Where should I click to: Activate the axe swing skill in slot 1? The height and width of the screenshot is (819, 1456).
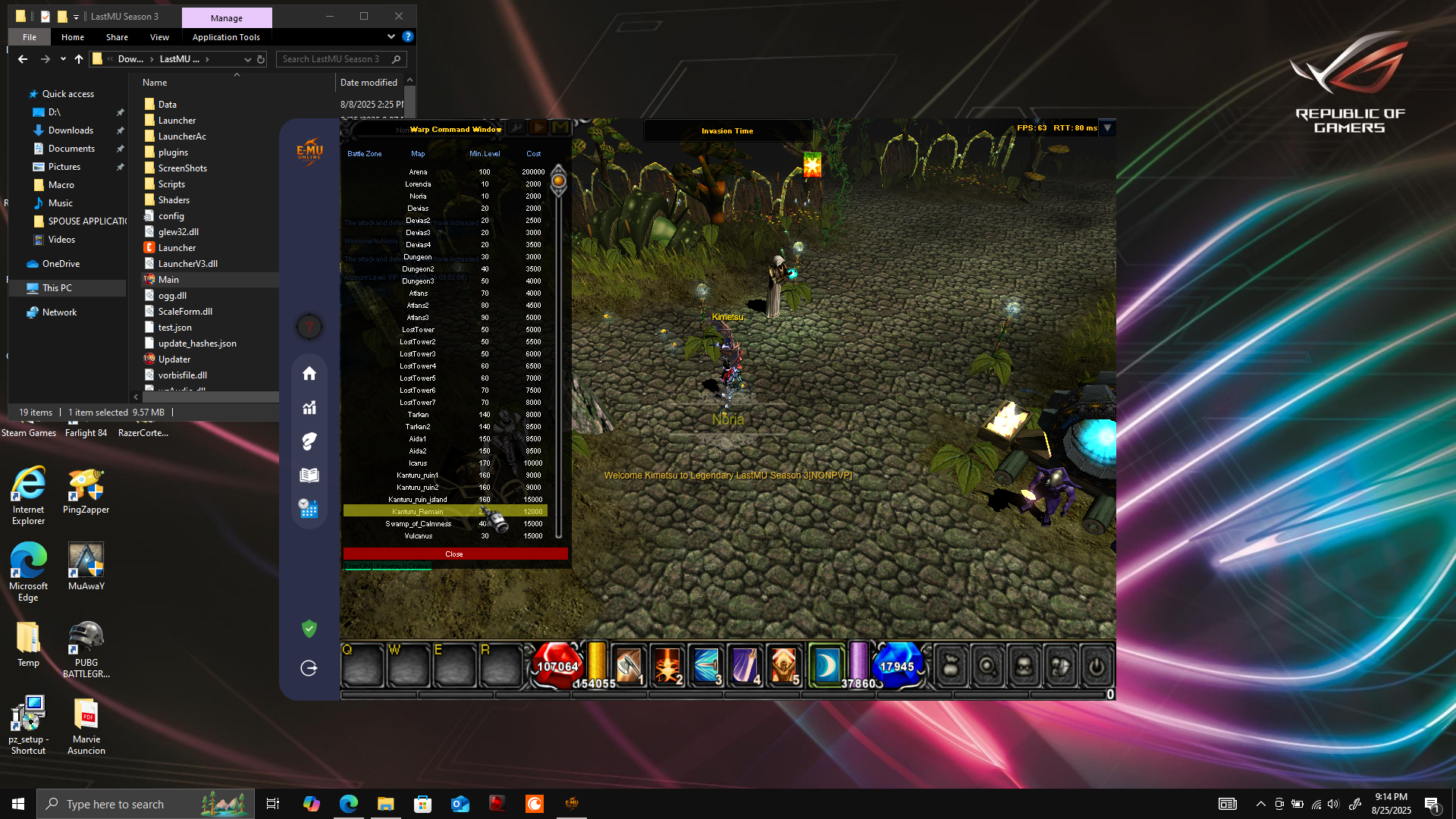tap(629, 665)
